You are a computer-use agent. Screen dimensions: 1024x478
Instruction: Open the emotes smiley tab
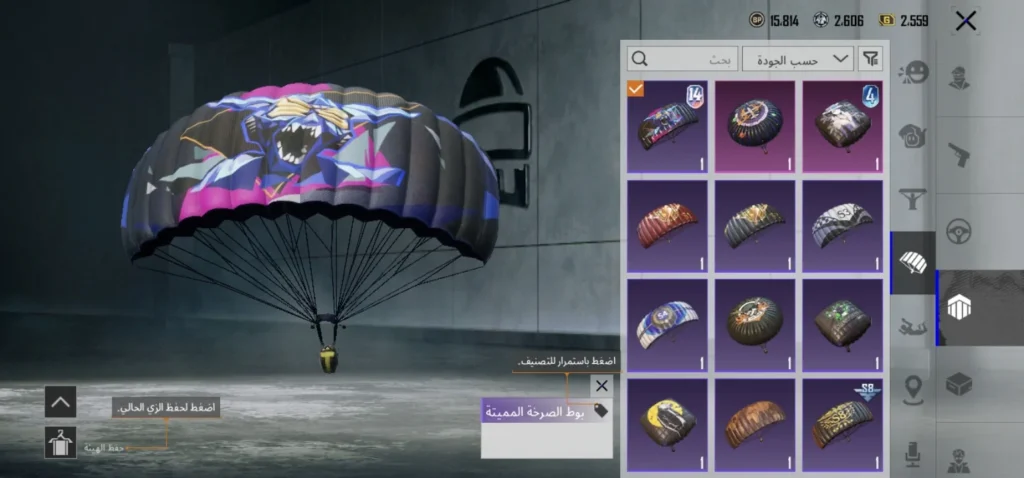[x=913, y=73]
